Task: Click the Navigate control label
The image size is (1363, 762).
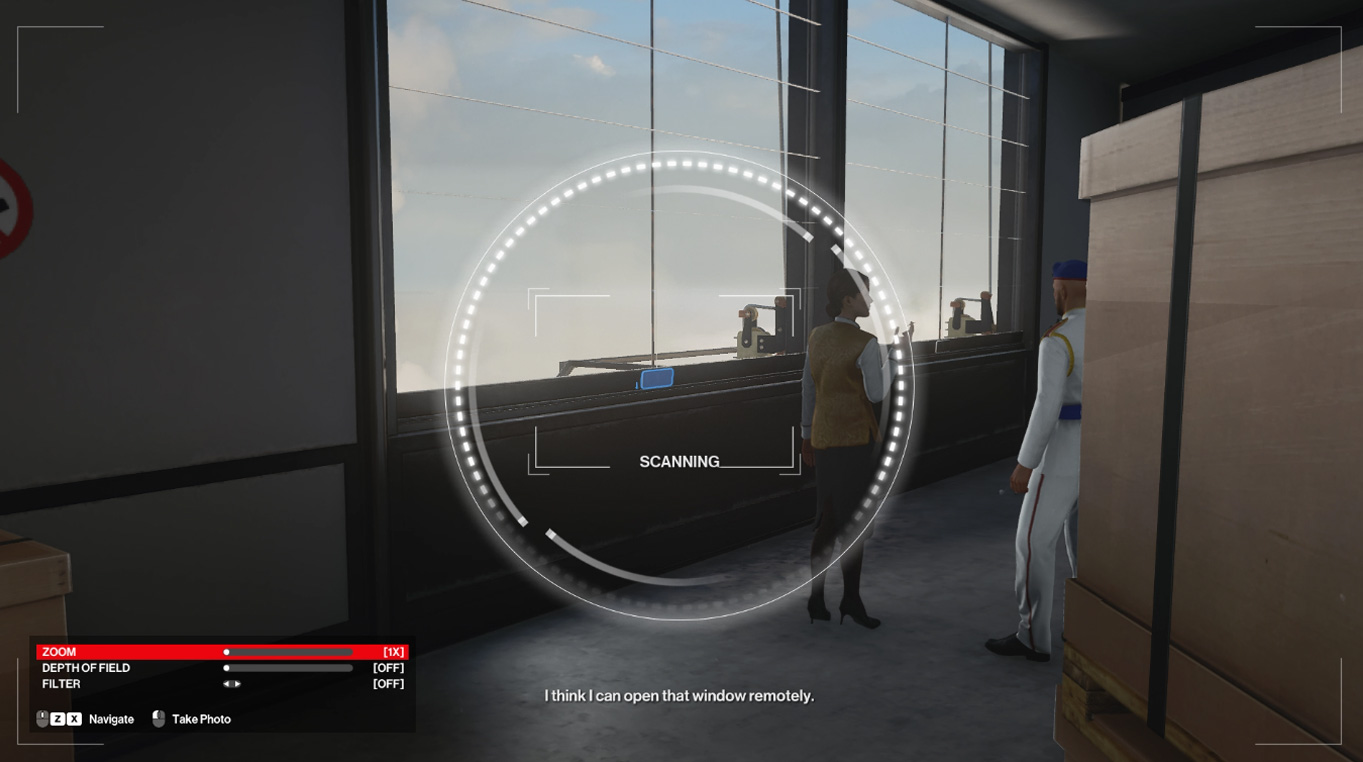Action: (x=111, y=718)
